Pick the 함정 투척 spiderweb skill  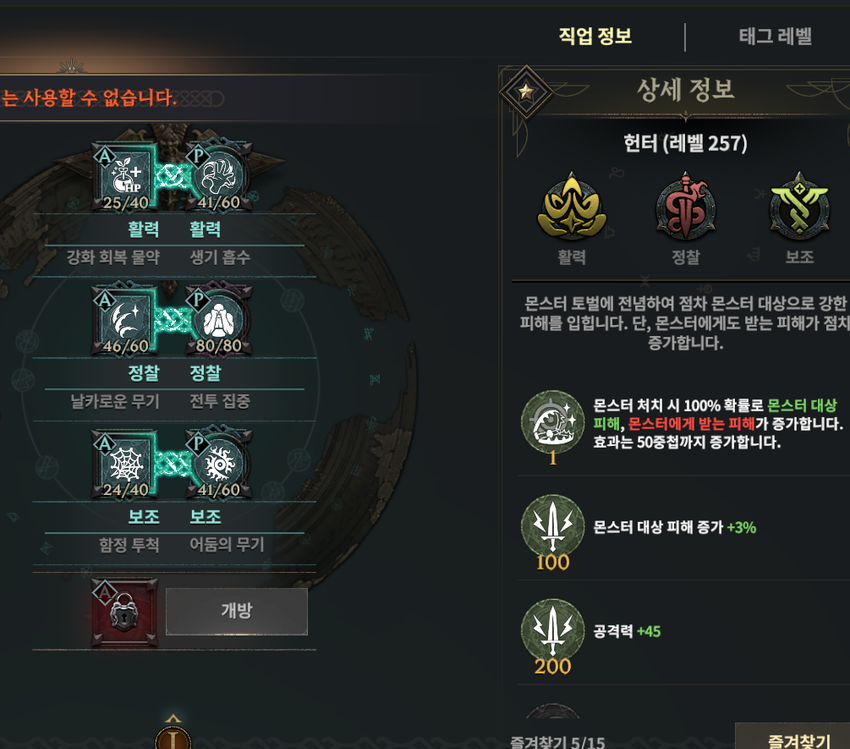[x=126, y=465]
